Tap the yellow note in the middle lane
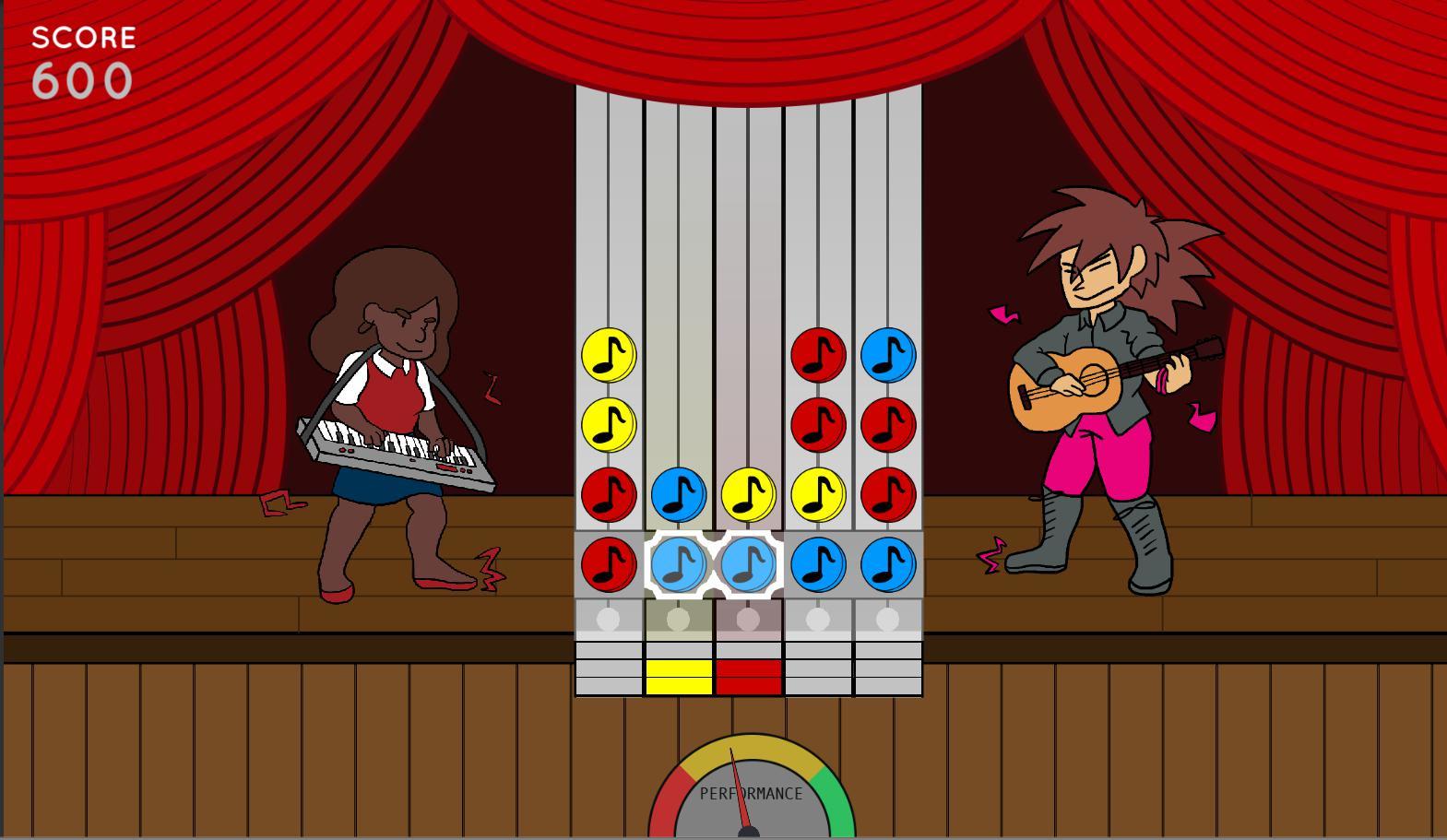 point(748,494)
